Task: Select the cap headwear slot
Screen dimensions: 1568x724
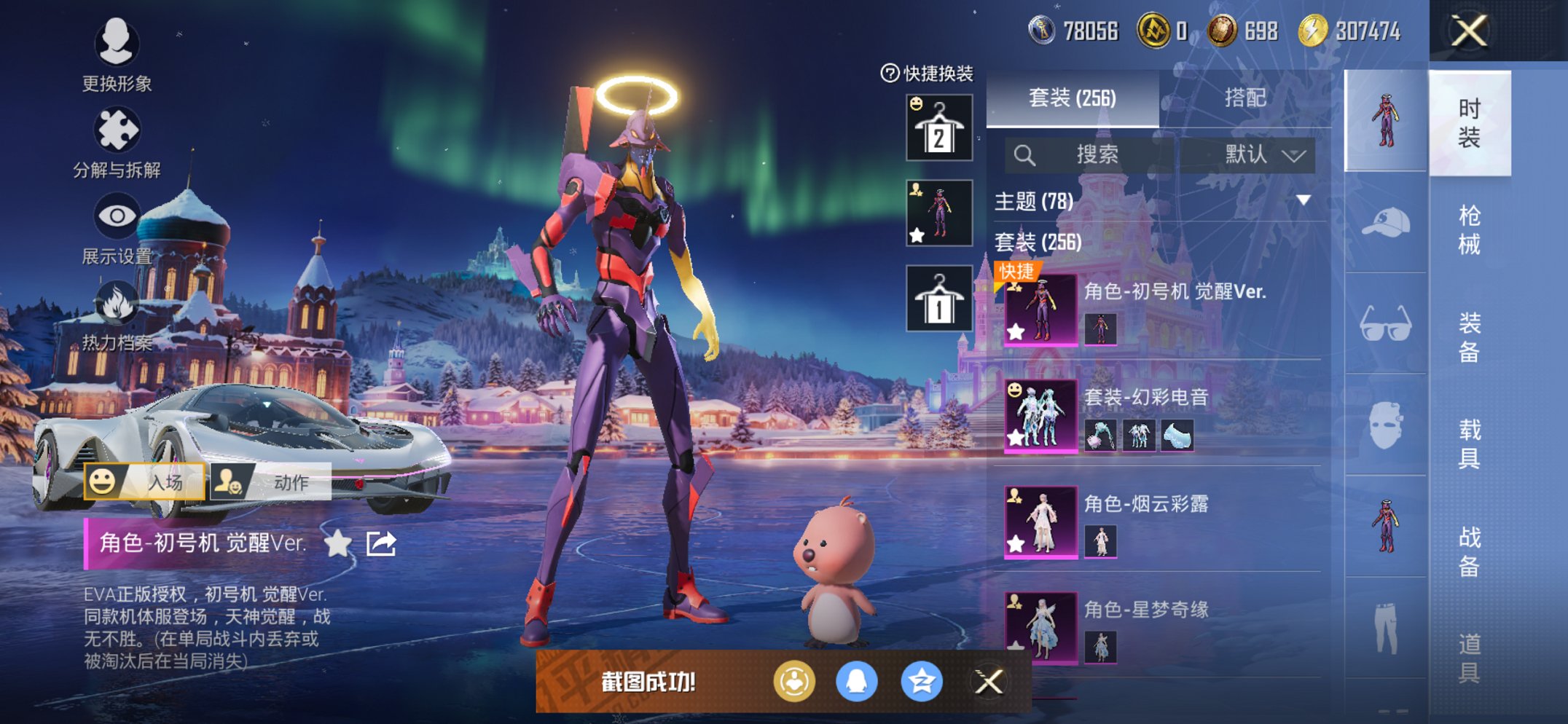Action: coord(1385,222)
